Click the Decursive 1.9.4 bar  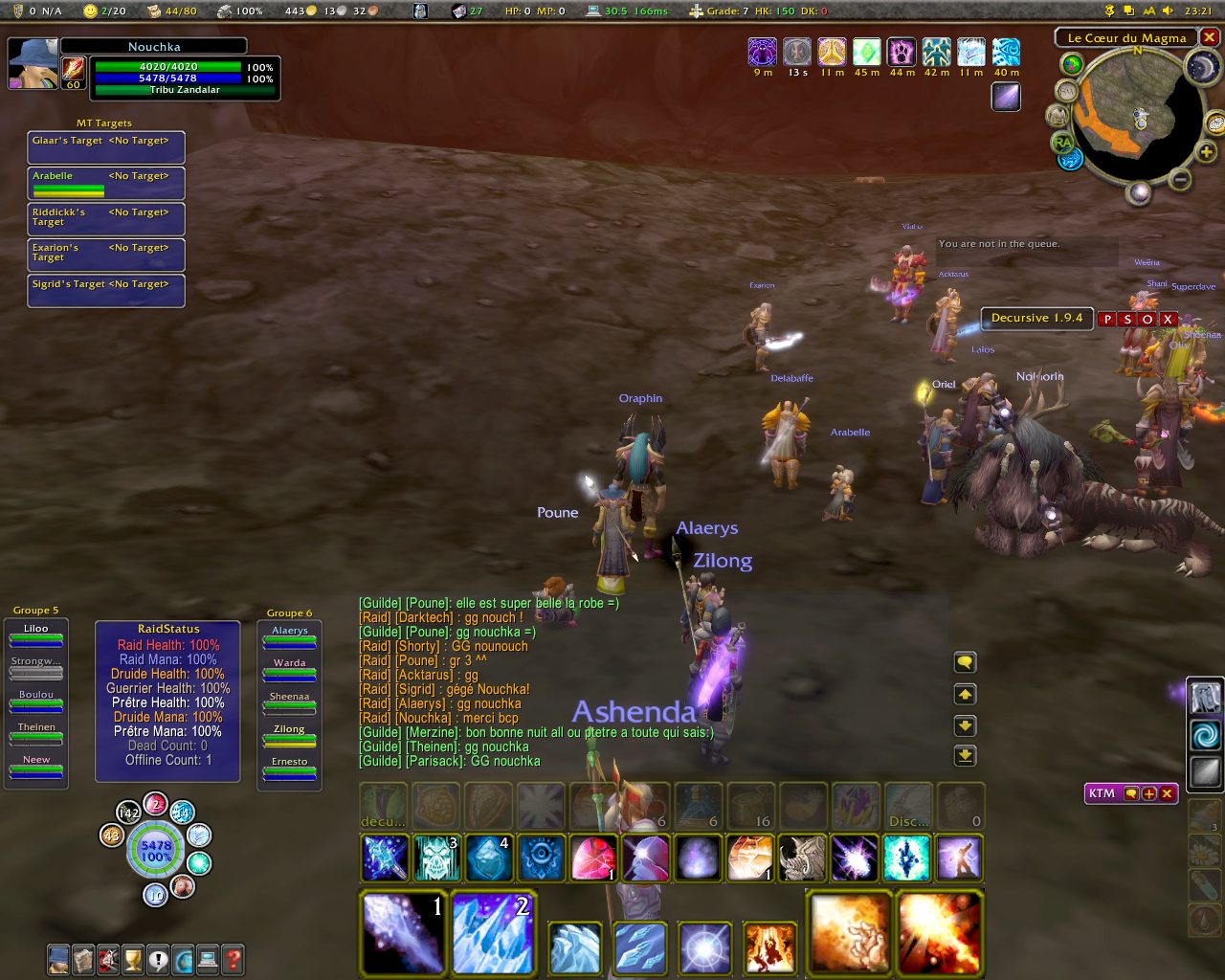[1036, 319]
